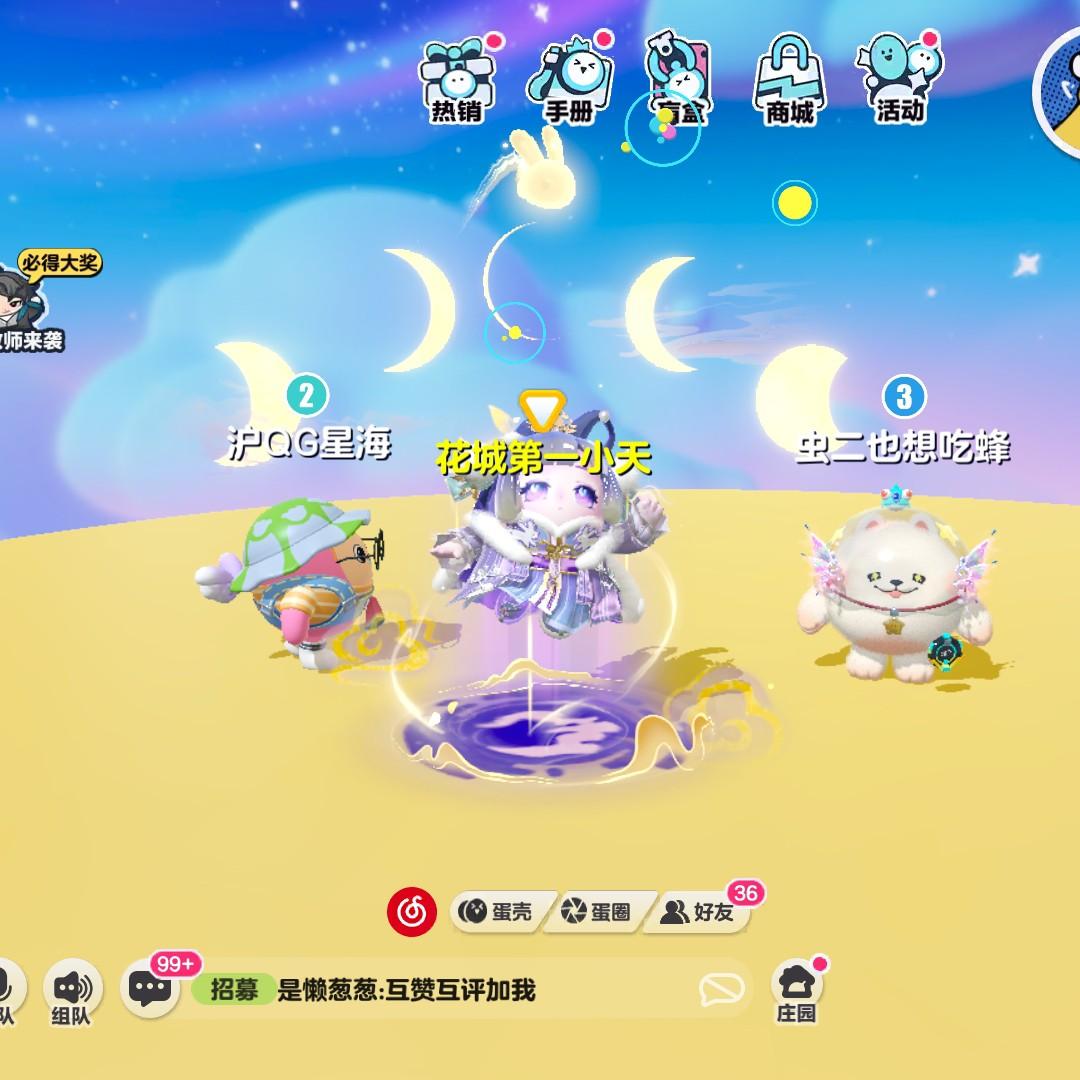Viewport: 1080px width, 1080px height.
Task: Open the 盲盒 blind box icon
Action: point(678,80)
